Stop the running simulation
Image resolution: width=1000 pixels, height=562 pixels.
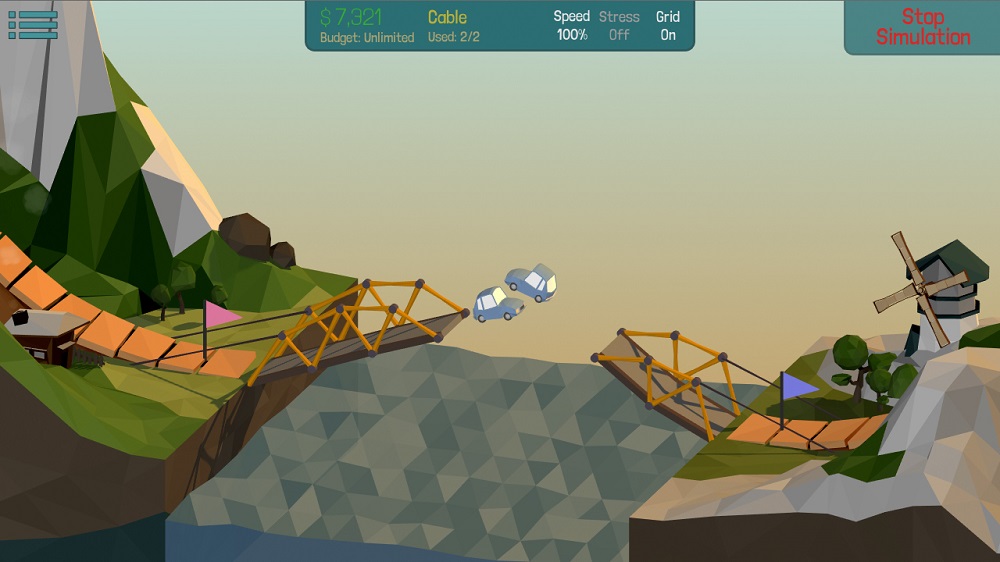pos(922,27)
